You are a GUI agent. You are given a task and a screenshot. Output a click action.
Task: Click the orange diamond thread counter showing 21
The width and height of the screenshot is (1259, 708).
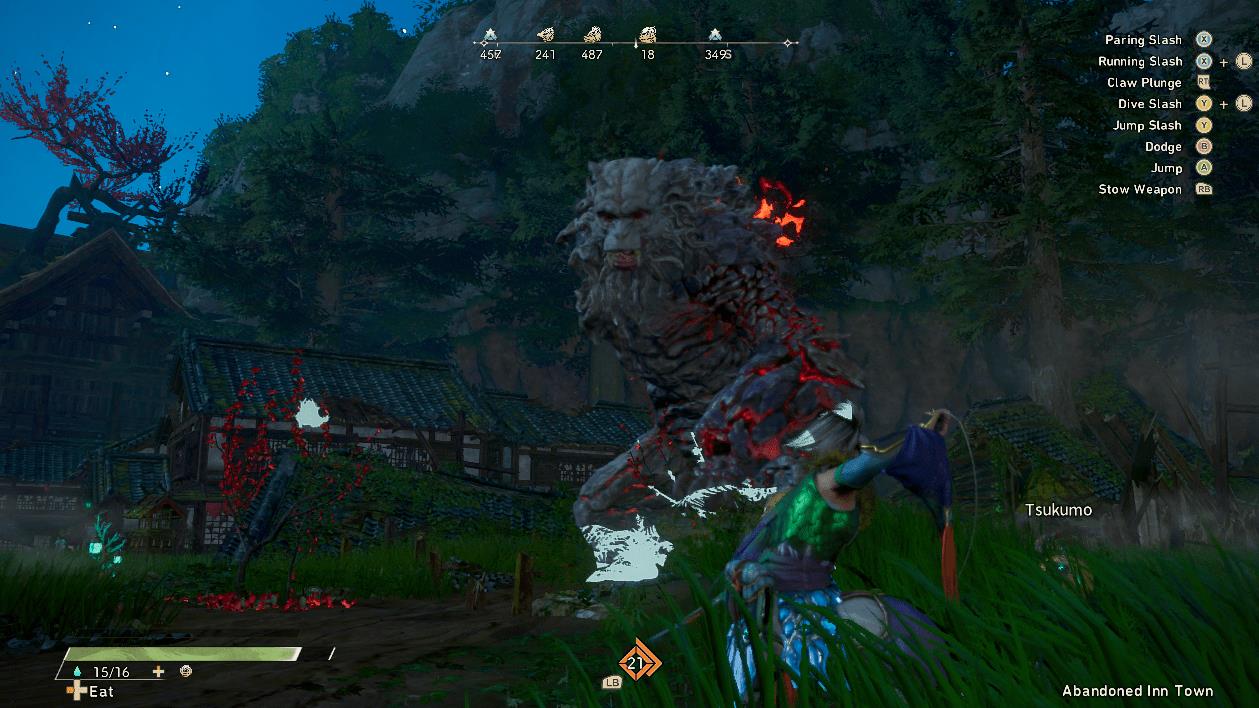click(x=635, y=661)
